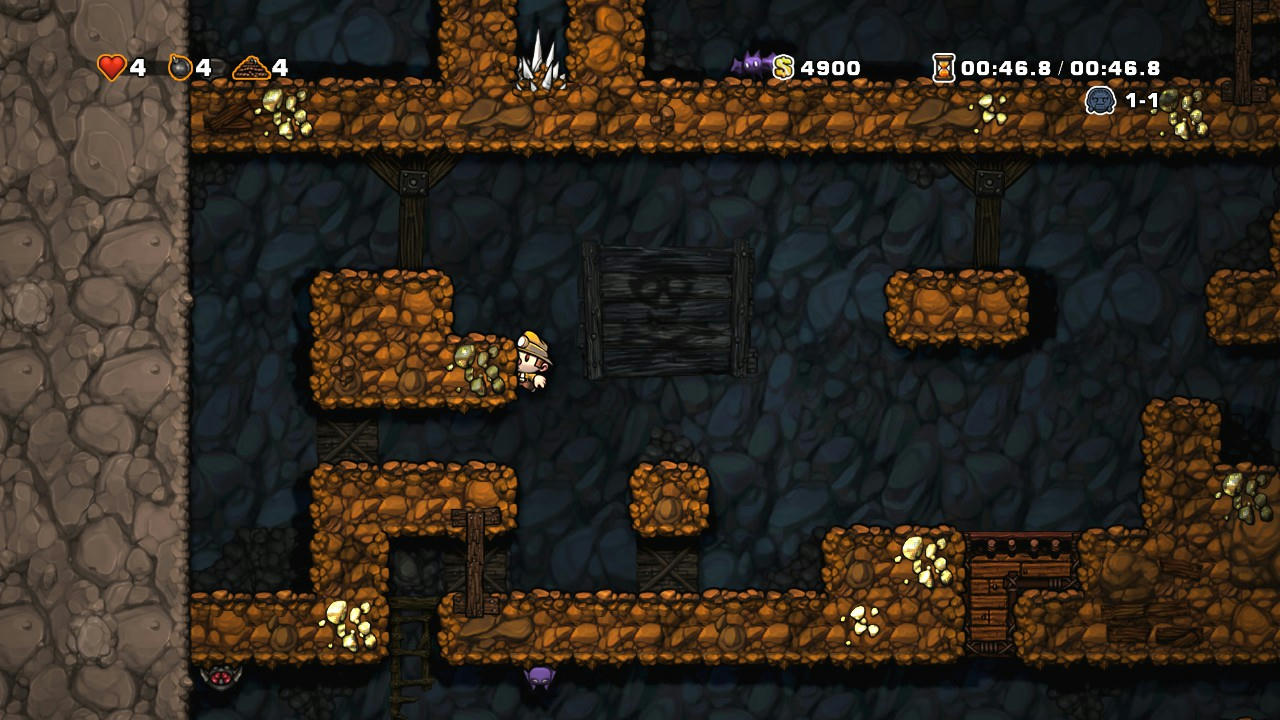
Task: Click the red heart icon
Action: [x=111, y=67]
